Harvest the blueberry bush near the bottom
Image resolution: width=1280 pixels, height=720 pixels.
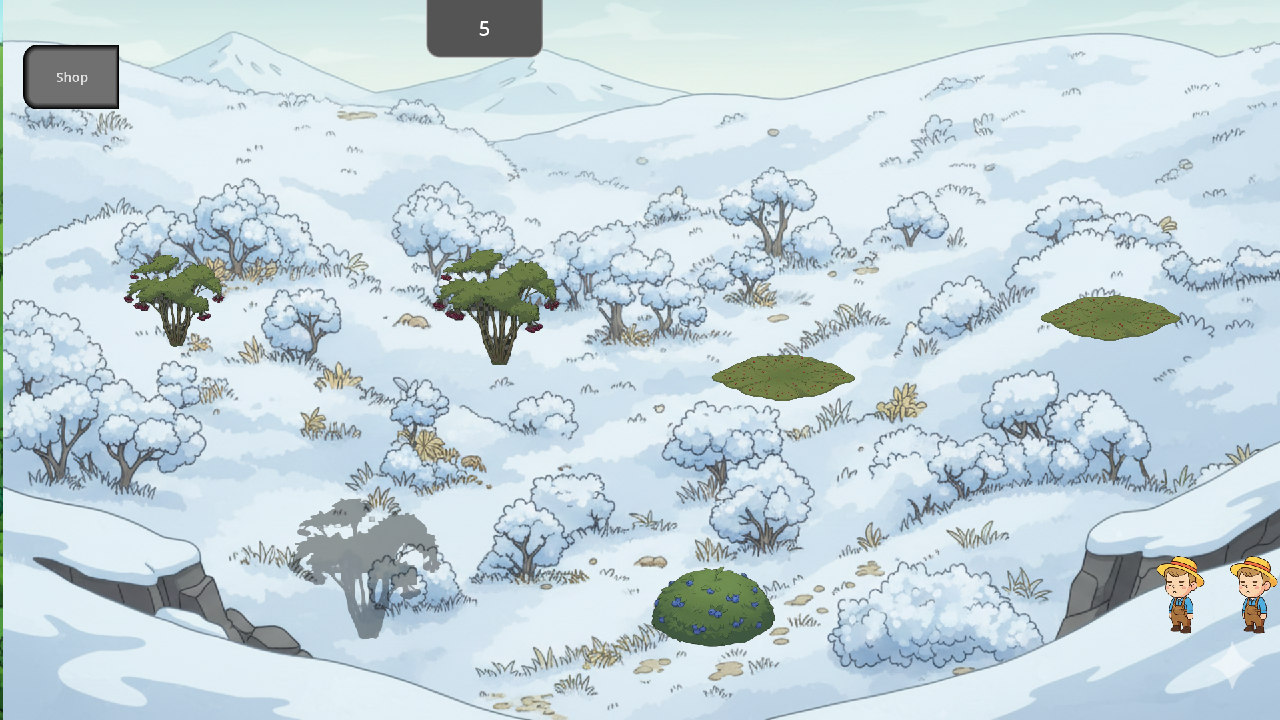[x=712, y=605]
